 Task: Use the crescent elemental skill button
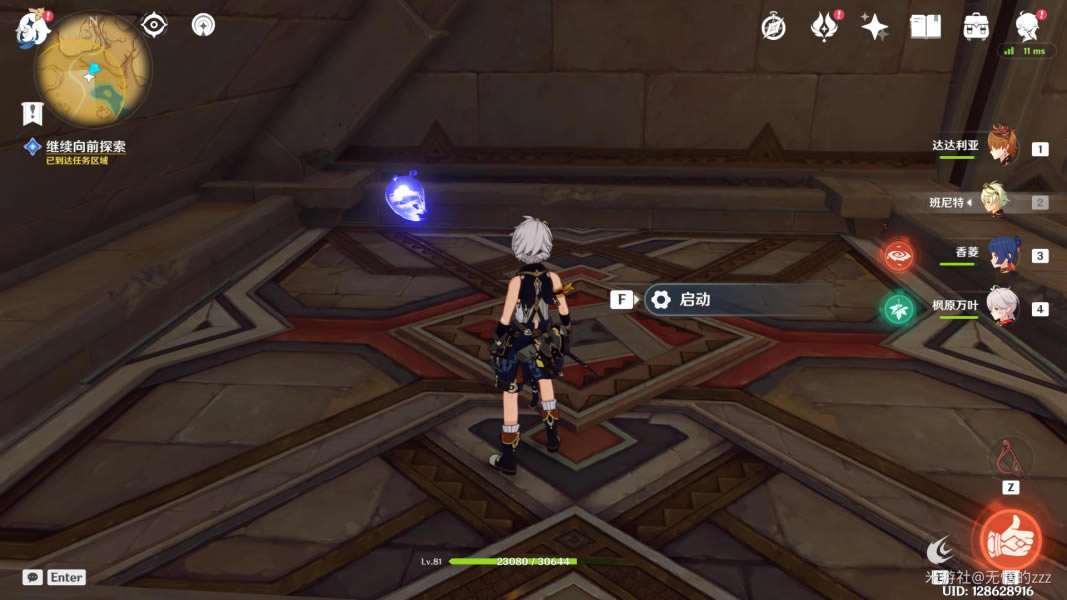coord(940,548)
